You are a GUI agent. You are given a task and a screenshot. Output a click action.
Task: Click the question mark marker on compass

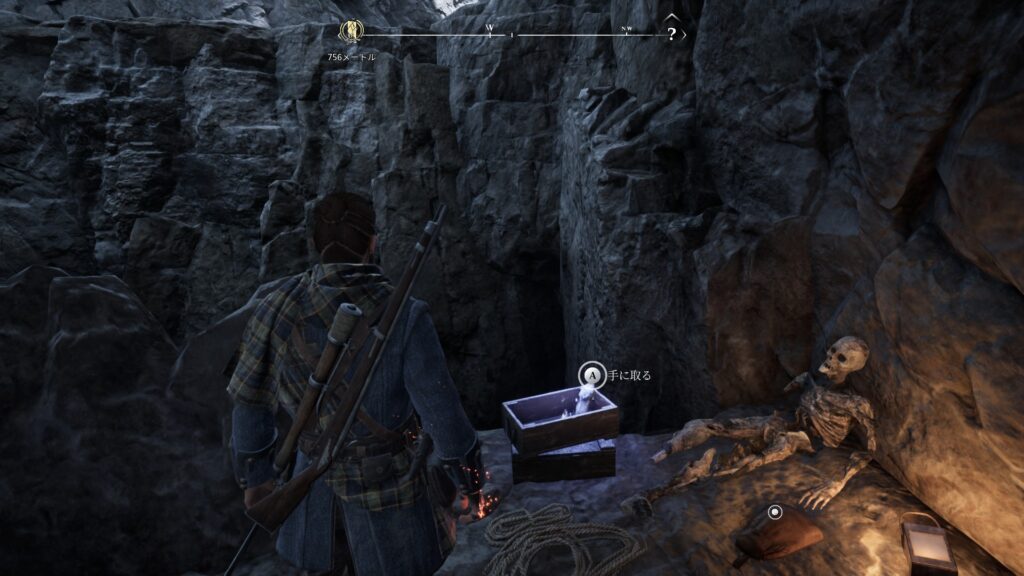click(x=672, y=33)
